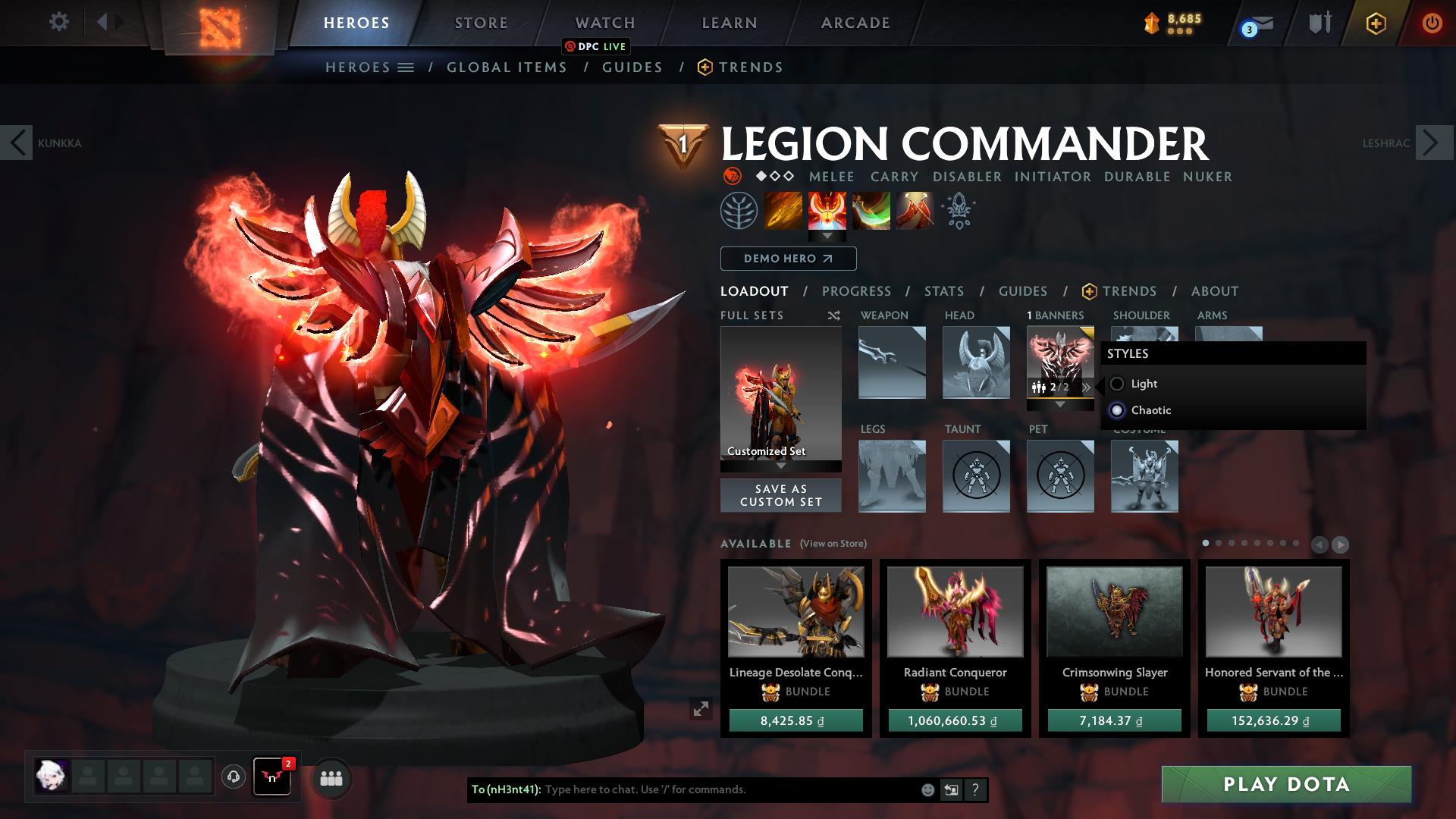
Task: Expand the Heroes hamburger menu
Action: click(x=406, y=67)
